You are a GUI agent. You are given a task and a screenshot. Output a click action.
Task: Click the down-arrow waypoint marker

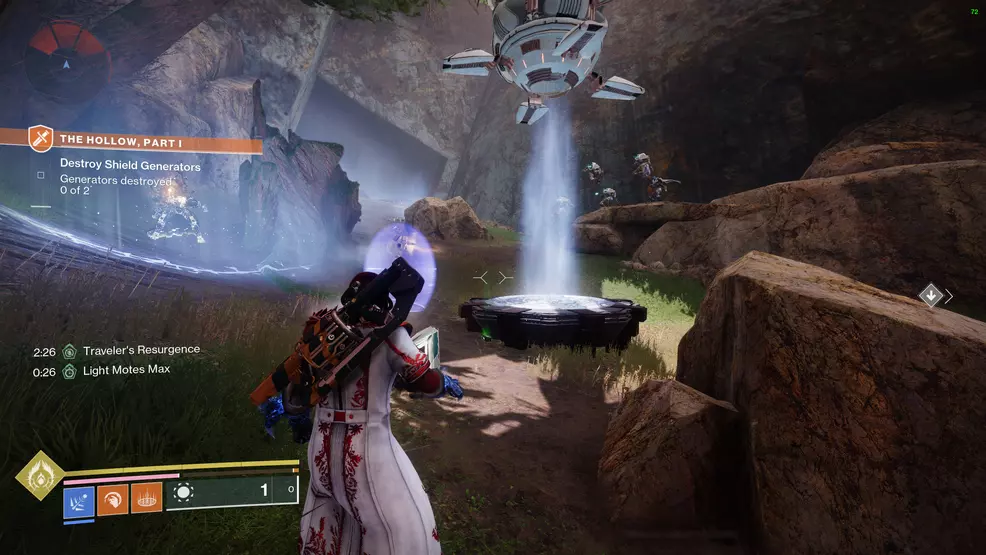click(x=931, y=295)
